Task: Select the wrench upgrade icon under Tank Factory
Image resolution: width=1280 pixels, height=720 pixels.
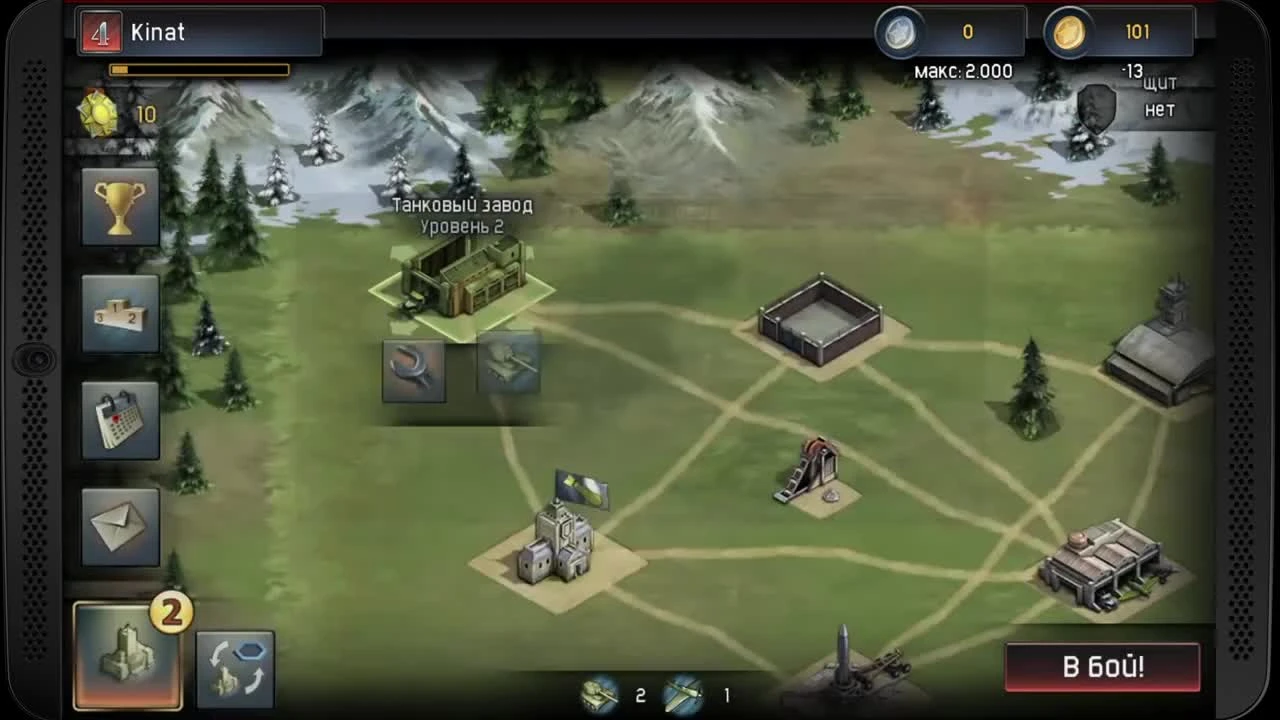Action: (x=414, y=370)
